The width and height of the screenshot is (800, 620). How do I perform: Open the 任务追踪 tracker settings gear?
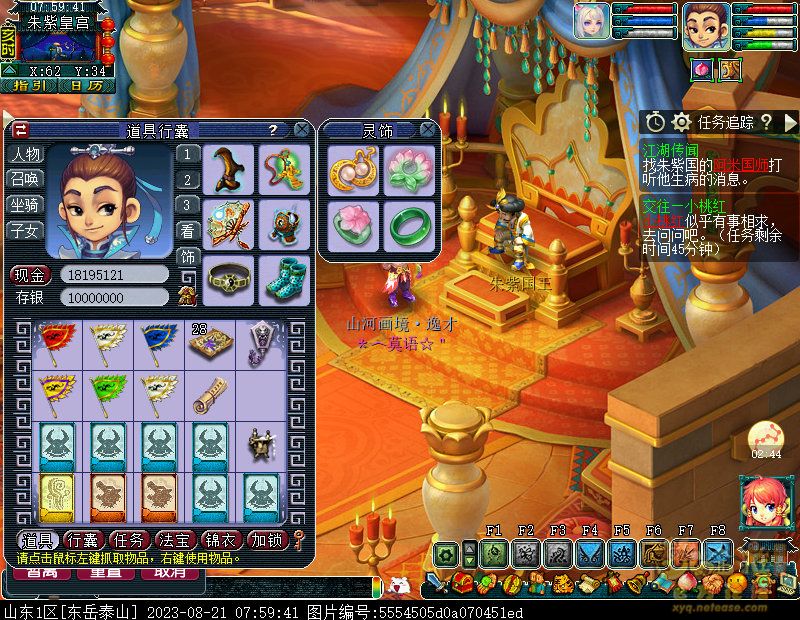pyautogui.click(x=682, y=122)
